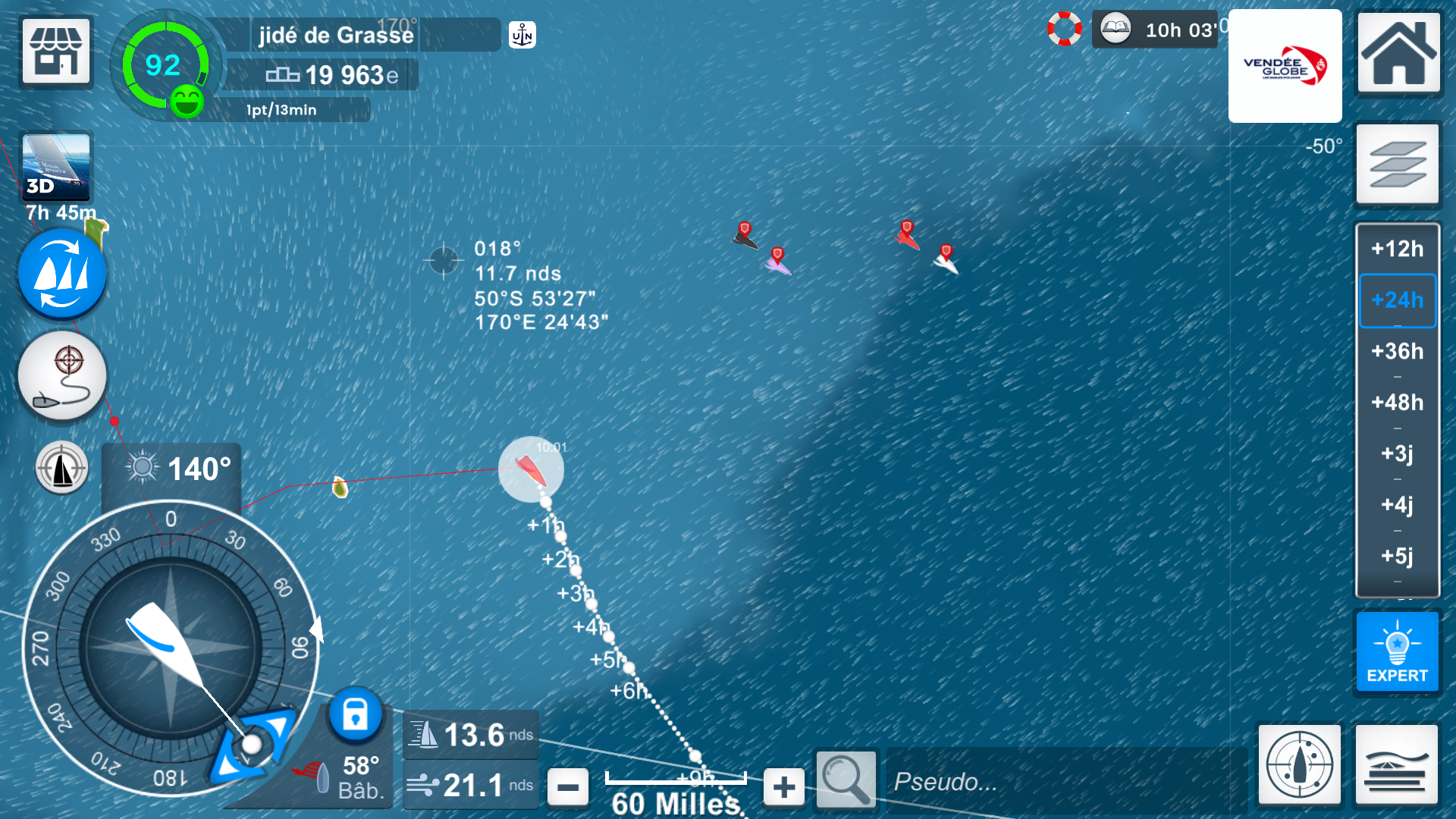Open the sail change button
The image size is (1456, 819).
click(62, 274)
